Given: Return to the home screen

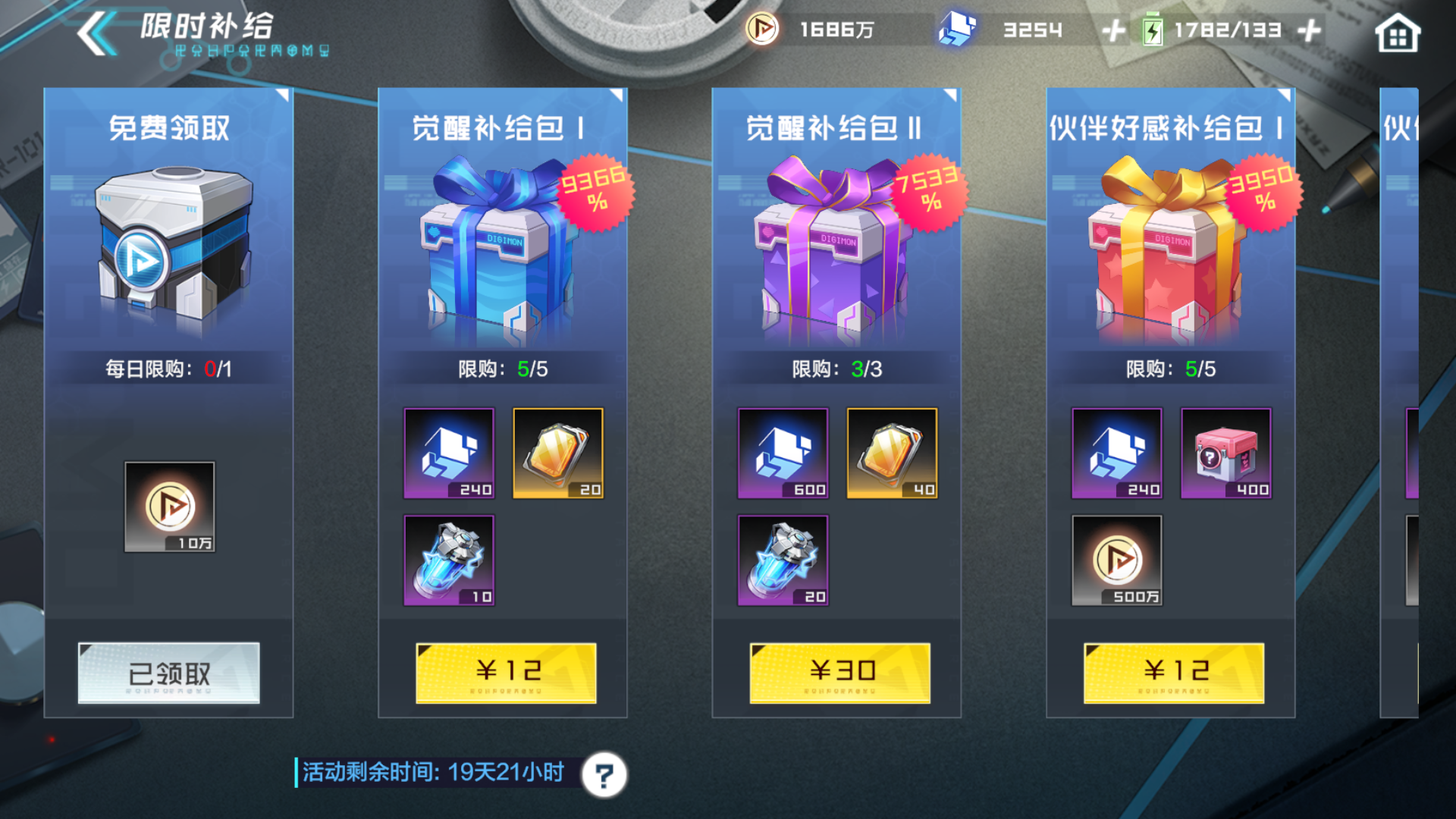Looking at the screenshot, I should pyautogui.click(x=1397, y=34).
